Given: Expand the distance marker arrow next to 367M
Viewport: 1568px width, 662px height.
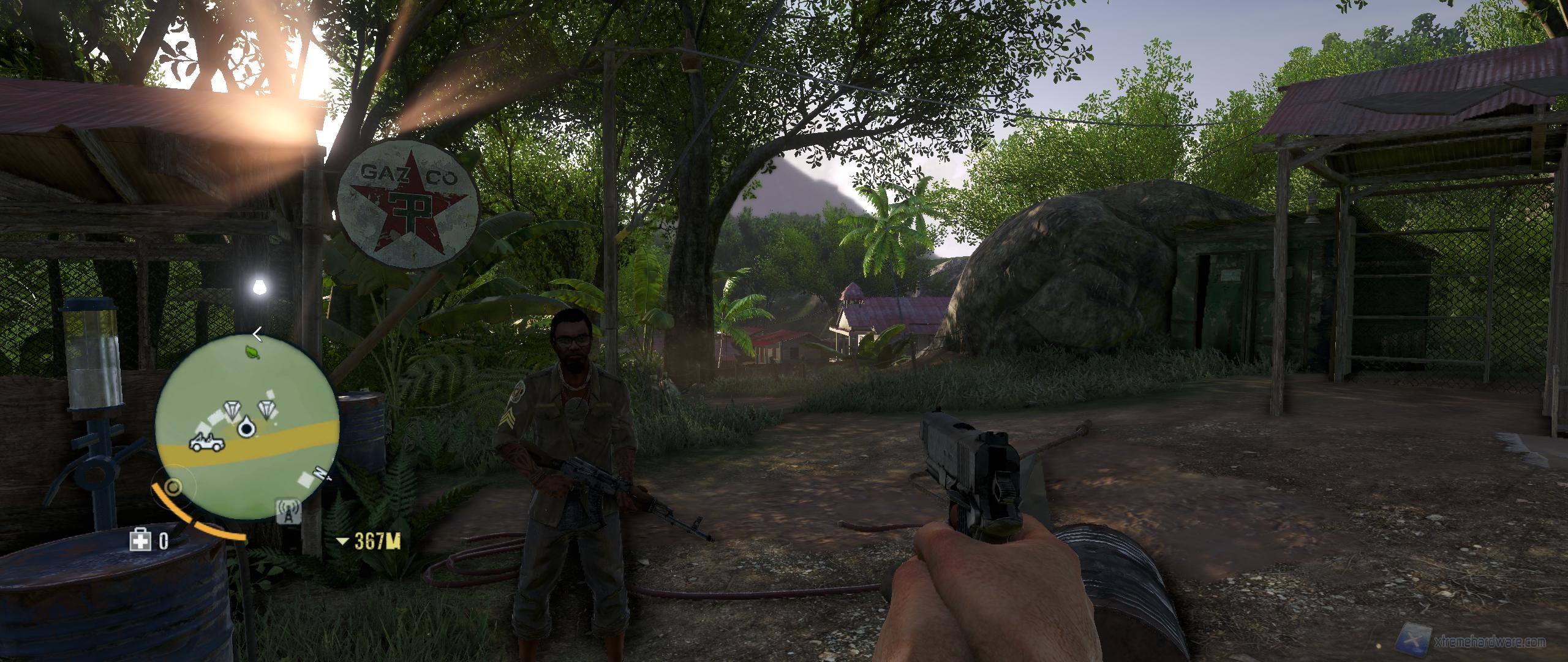Looking at the screenshot, I should pyautogui.click(x=343, y=541).
